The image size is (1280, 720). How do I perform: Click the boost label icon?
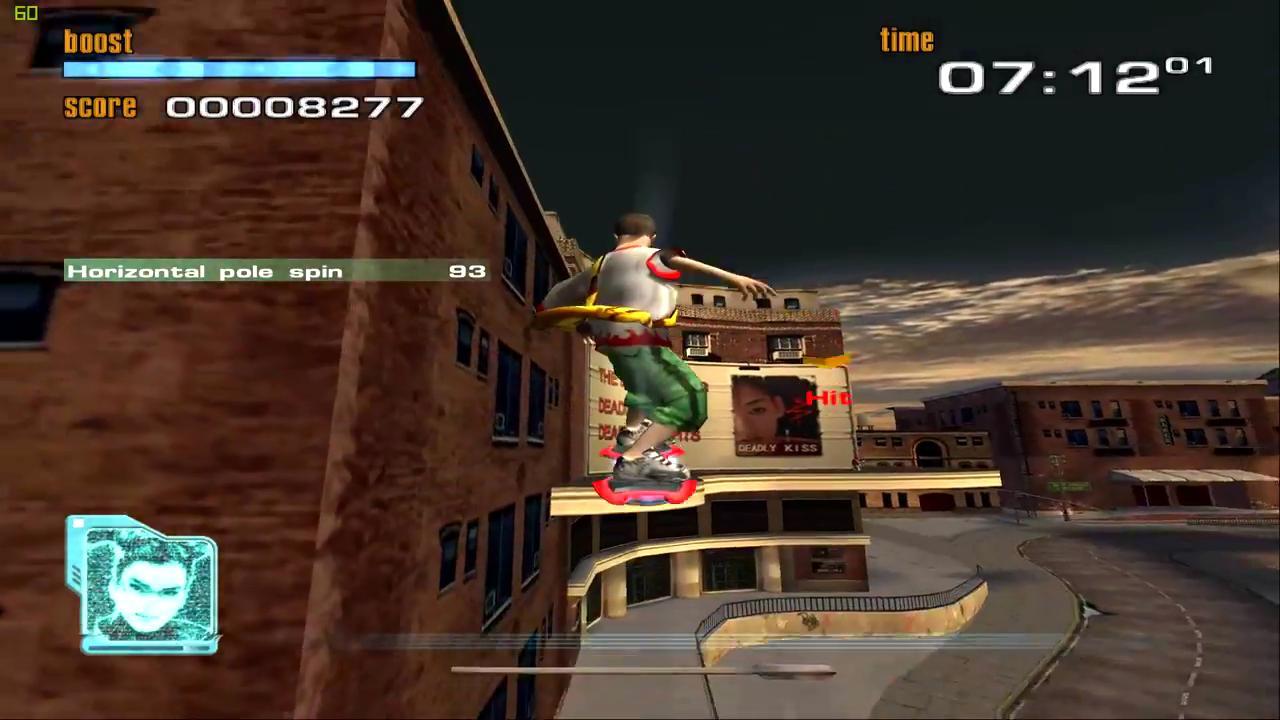tap(97, 41)
